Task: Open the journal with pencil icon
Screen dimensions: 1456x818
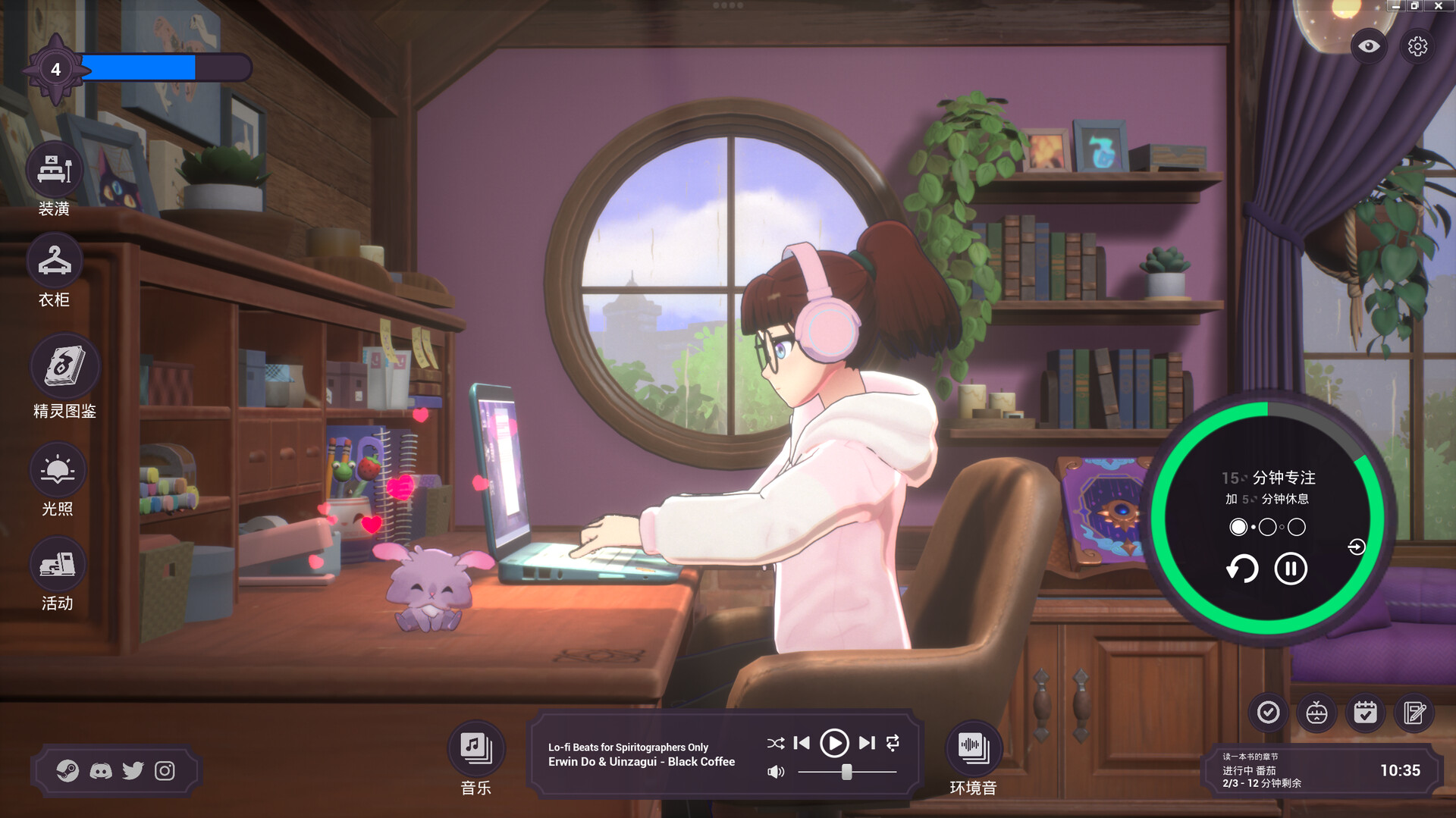Action: click(1414, 713)
